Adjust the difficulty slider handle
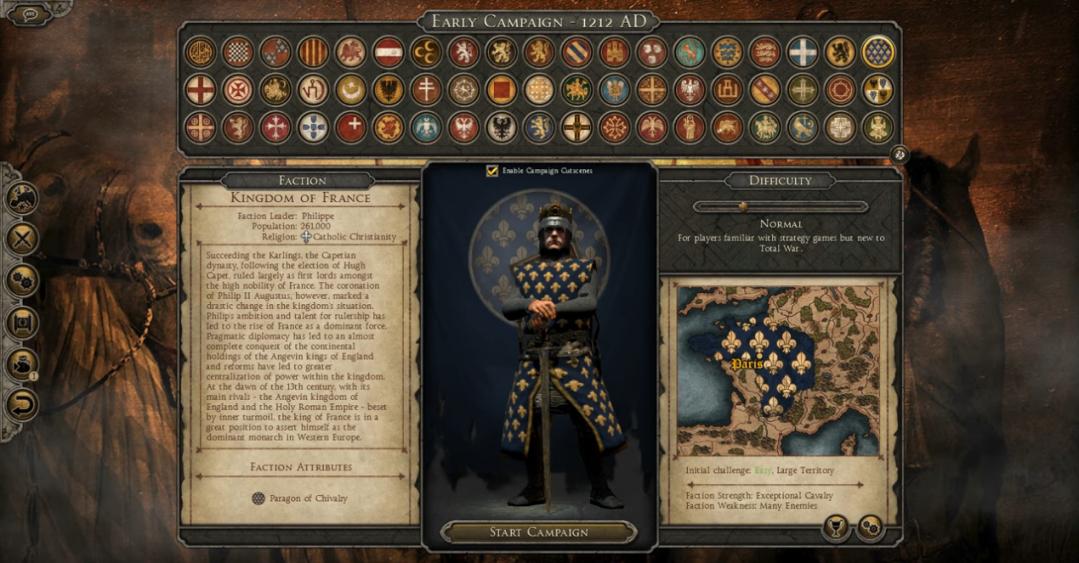Viewport: 1079px width, 563px height. (742, 206)
